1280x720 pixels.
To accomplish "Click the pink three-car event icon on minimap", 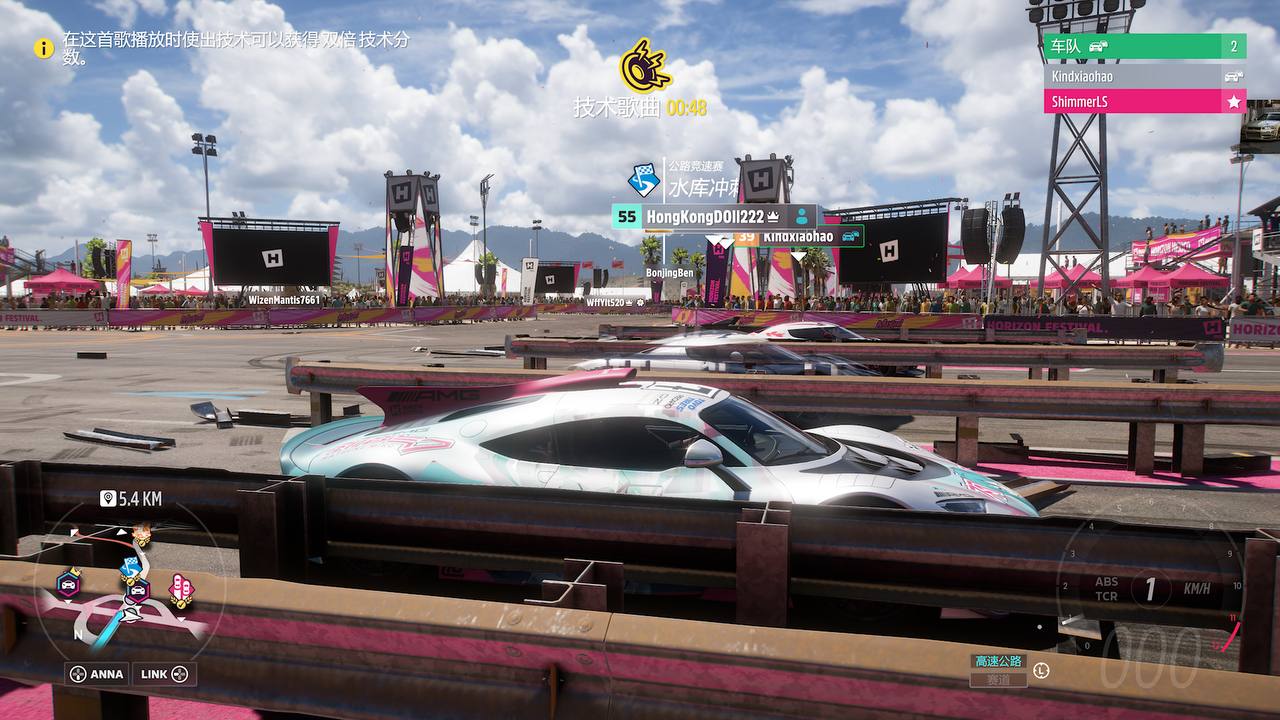I will pos(180,589).
